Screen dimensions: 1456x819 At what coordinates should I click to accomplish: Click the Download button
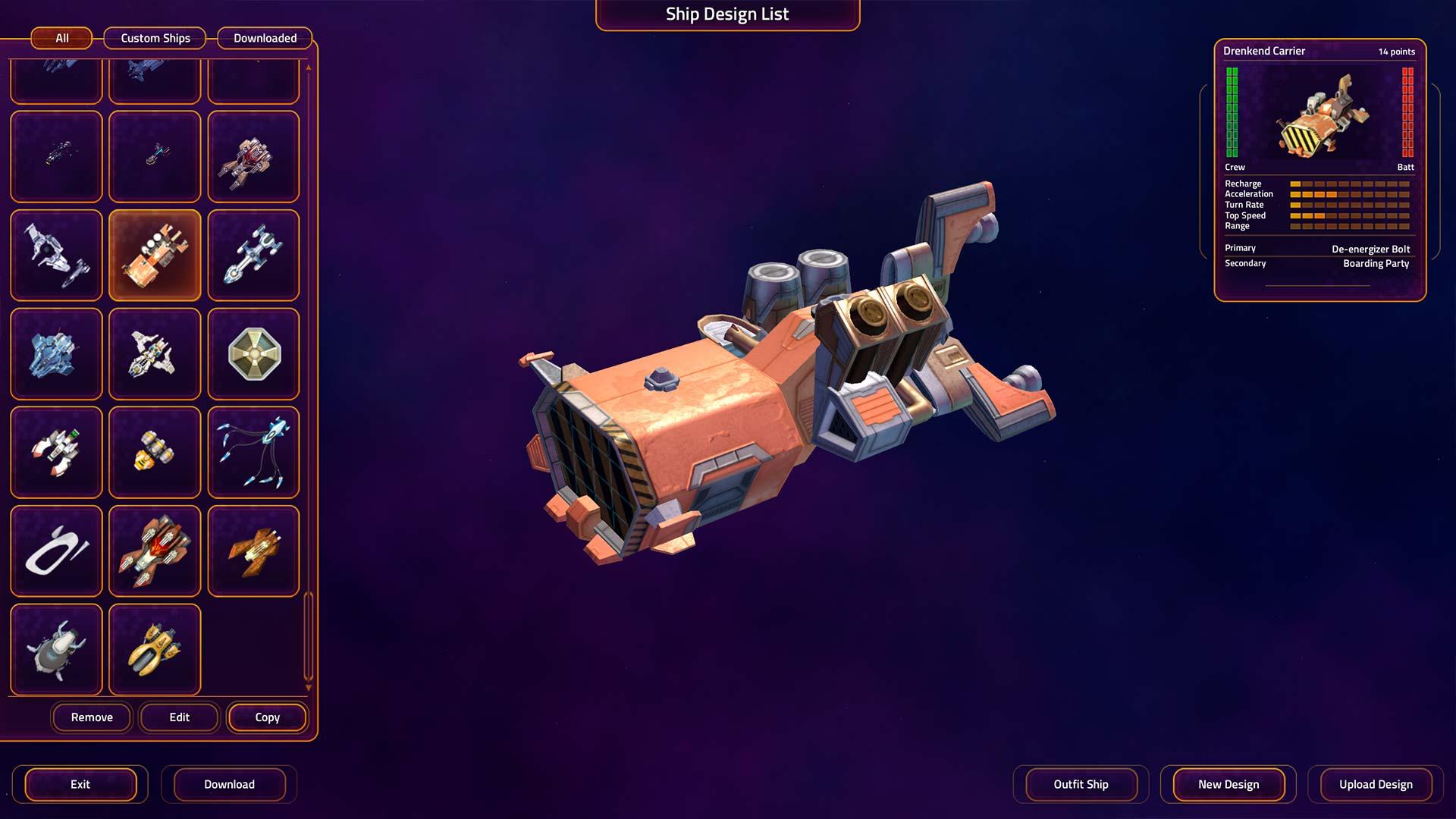tap(229, 784)
